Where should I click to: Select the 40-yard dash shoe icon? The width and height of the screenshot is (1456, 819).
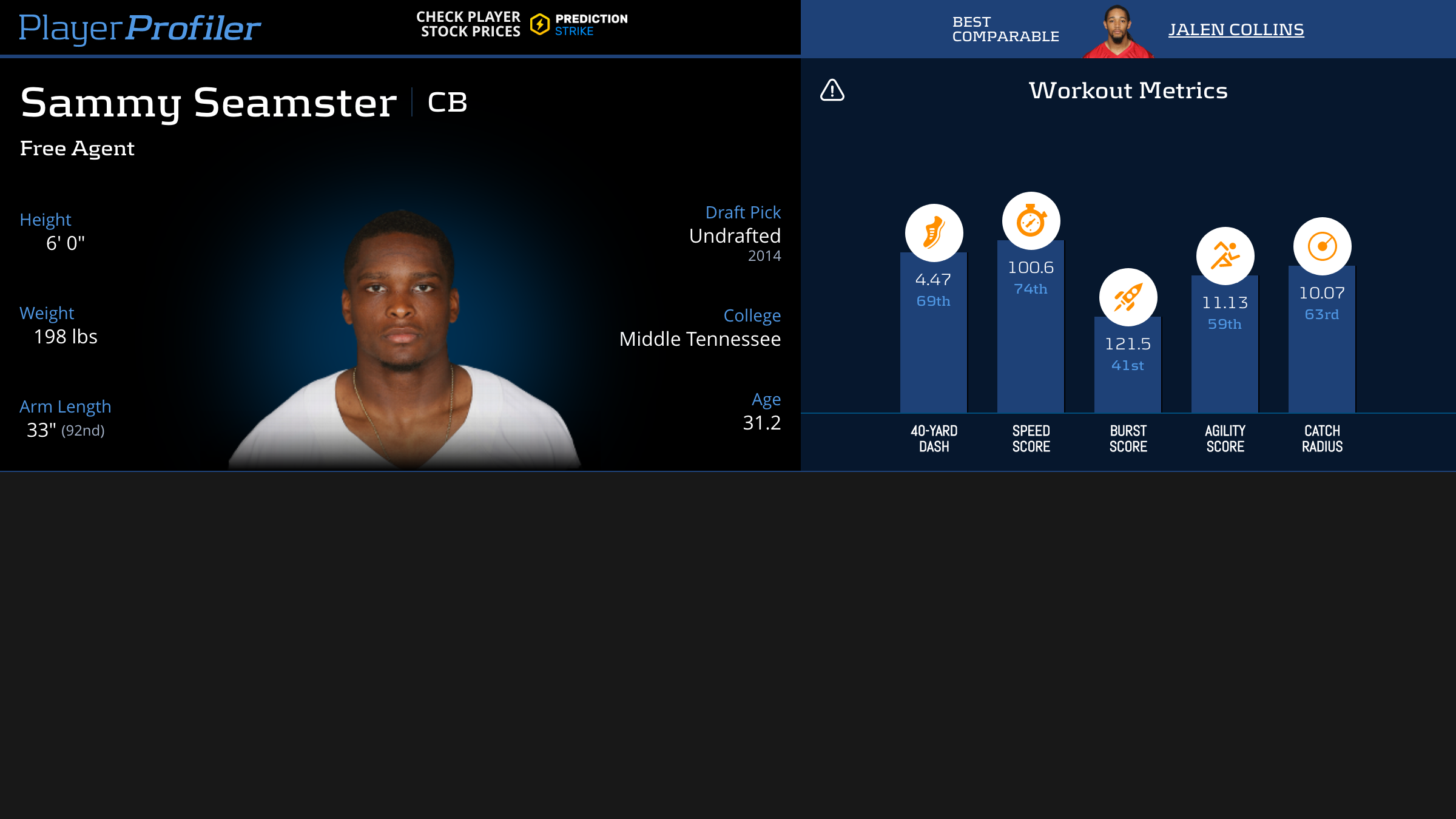tap(934, 233)
